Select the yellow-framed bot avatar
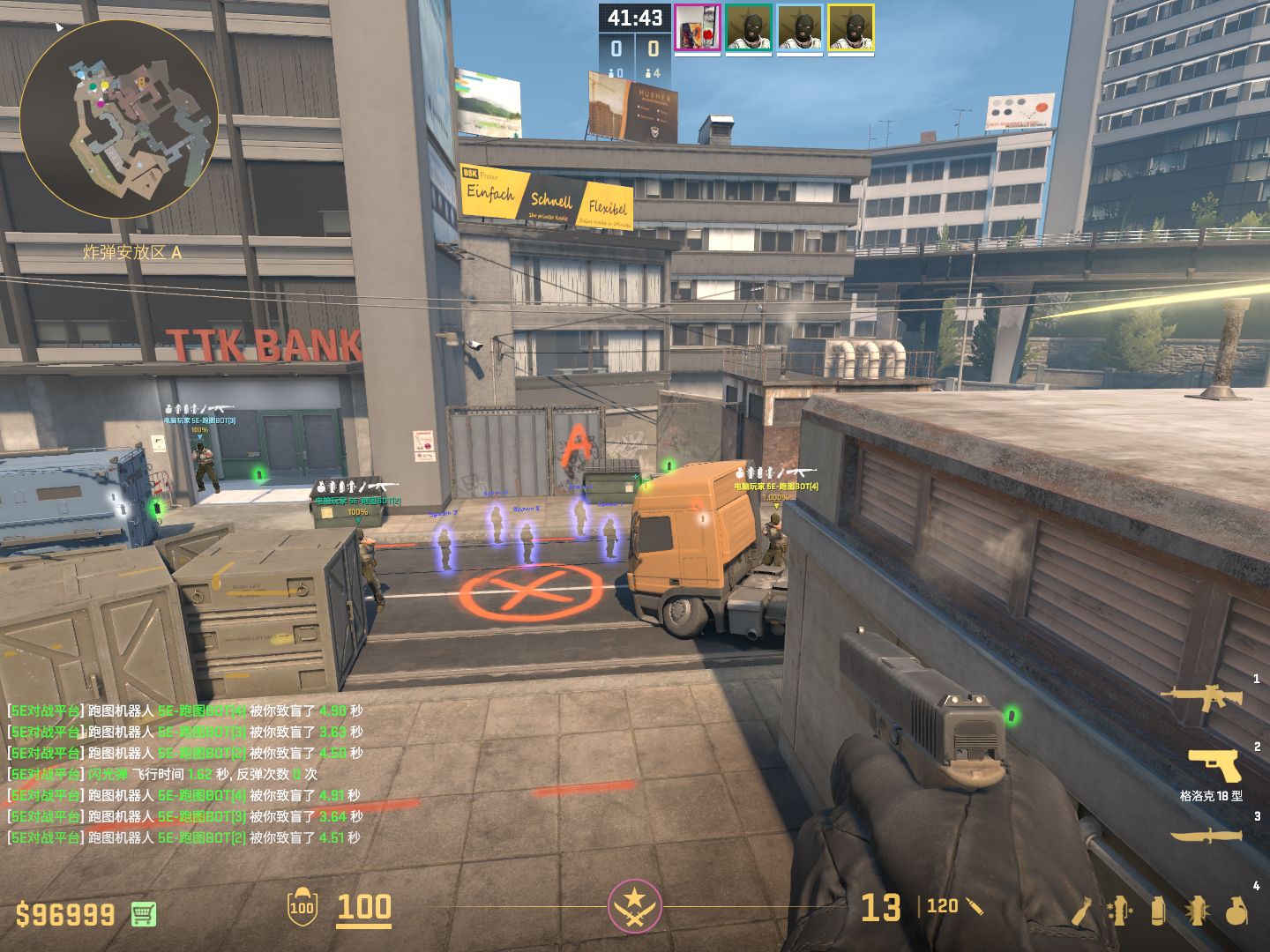 coord(851,28)
